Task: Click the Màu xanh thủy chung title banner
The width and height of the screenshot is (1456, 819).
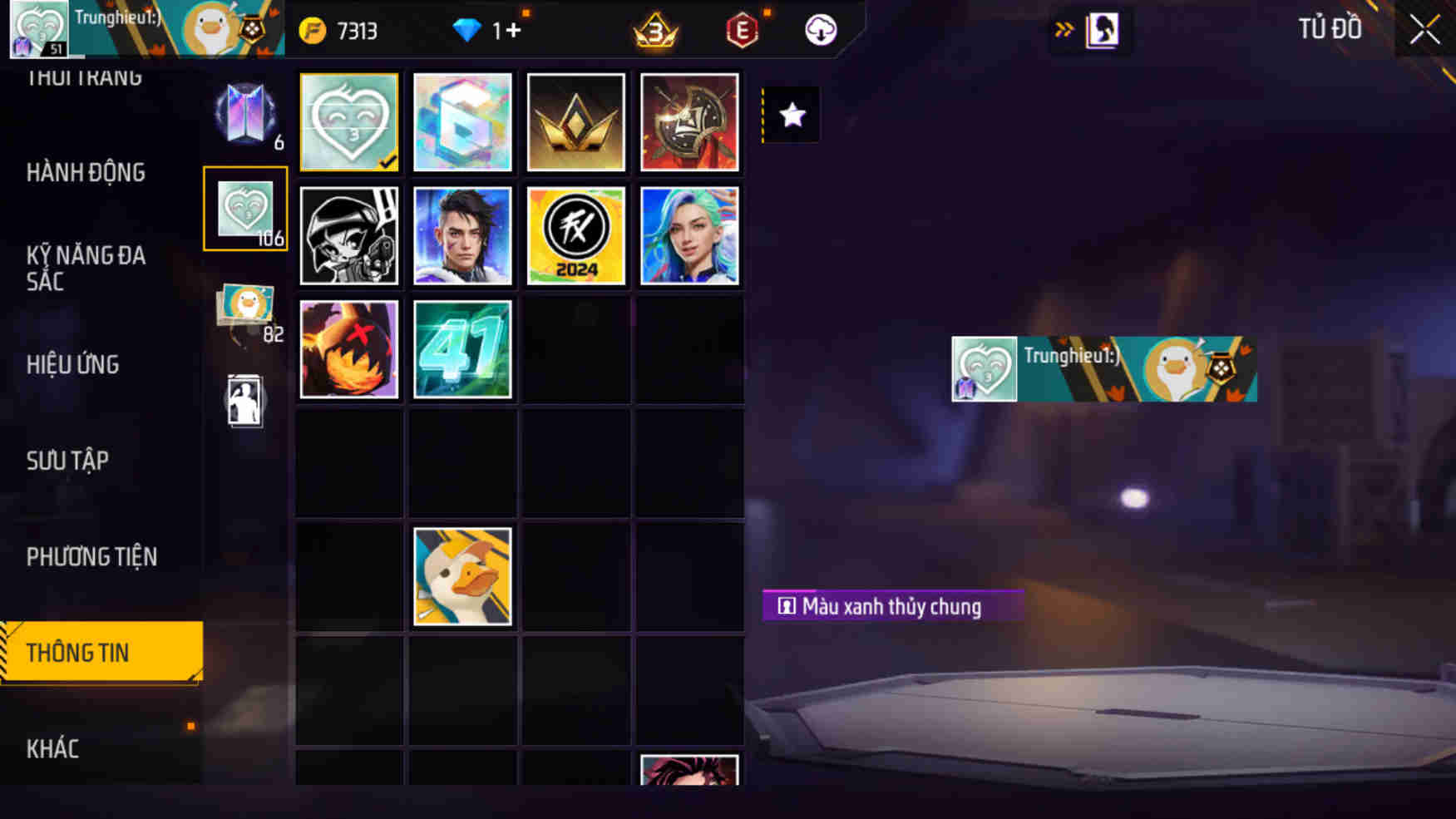Action: tap(891, 606)
